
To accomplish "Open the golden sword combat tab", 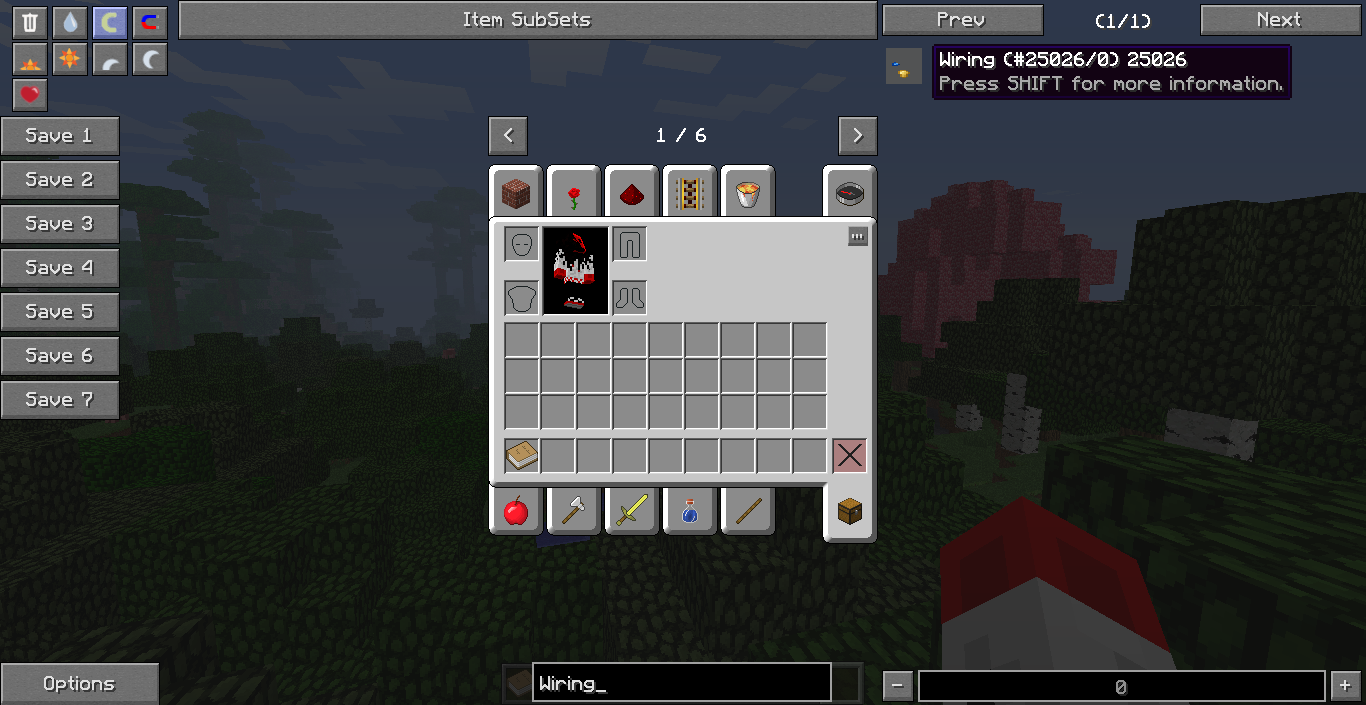I will [632, 511].
